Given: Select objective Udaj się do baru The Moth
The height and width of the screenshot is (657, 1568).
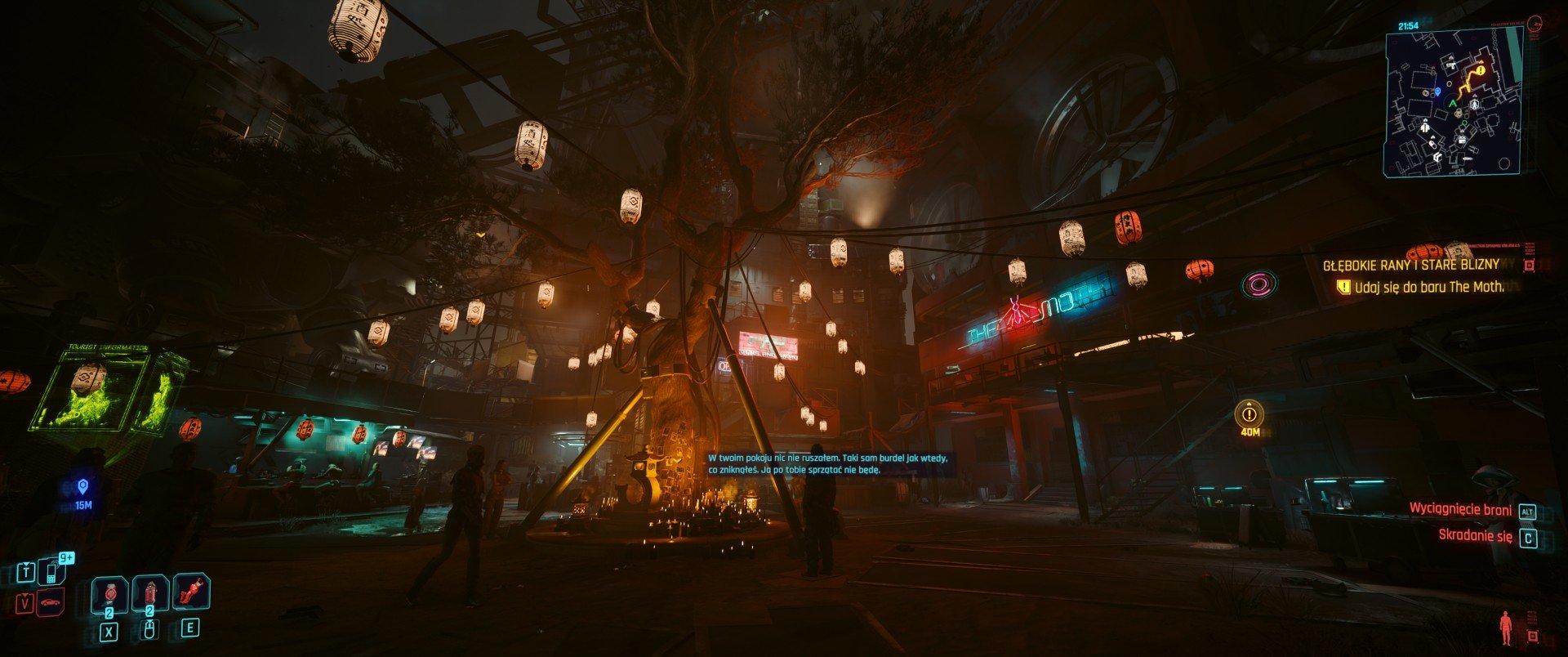Looking at the screenshot, I should pyautogui.click(x=1428, y=287).
